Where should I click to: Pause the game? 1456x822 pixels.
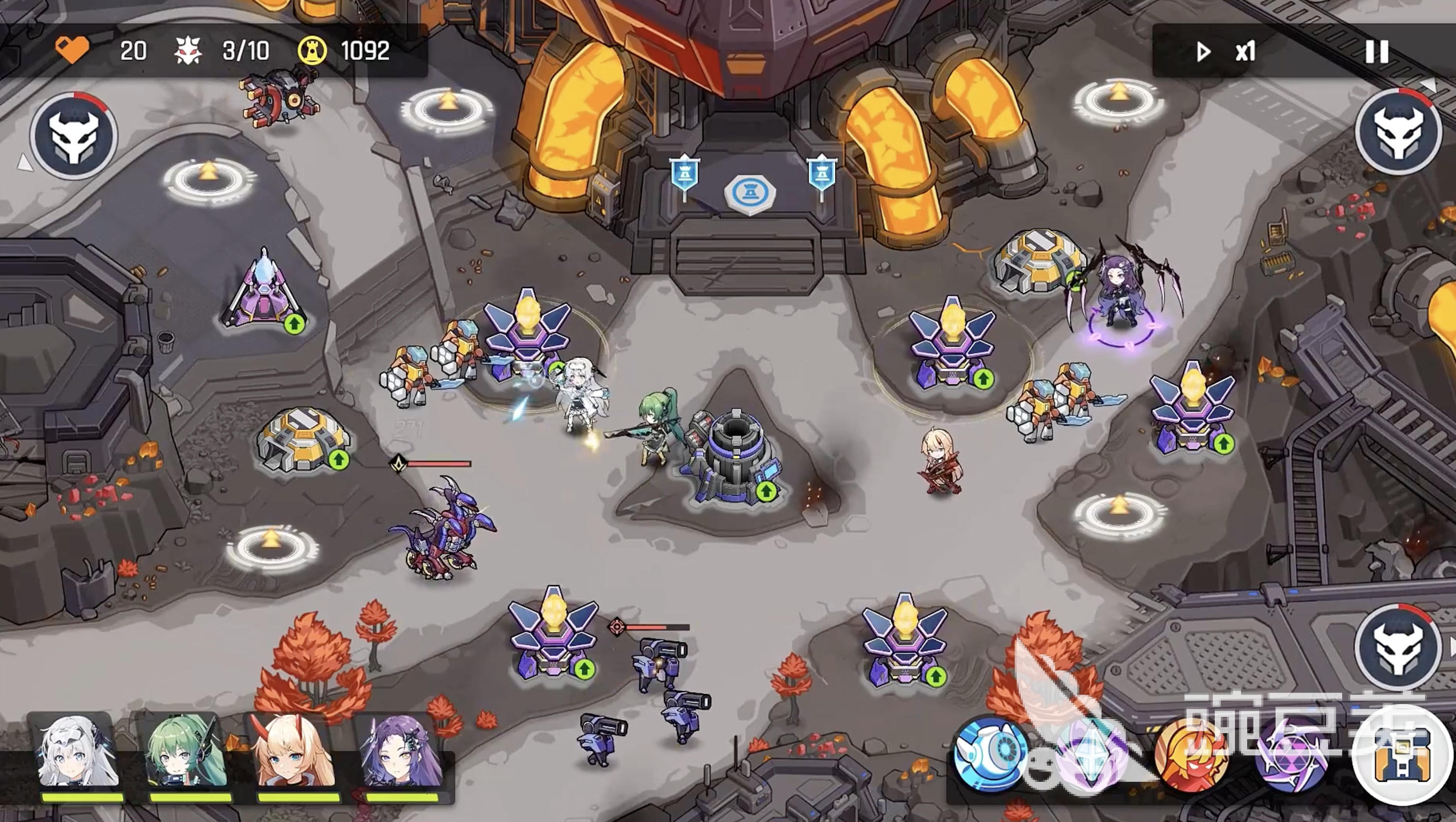[x=1377, y=51]
